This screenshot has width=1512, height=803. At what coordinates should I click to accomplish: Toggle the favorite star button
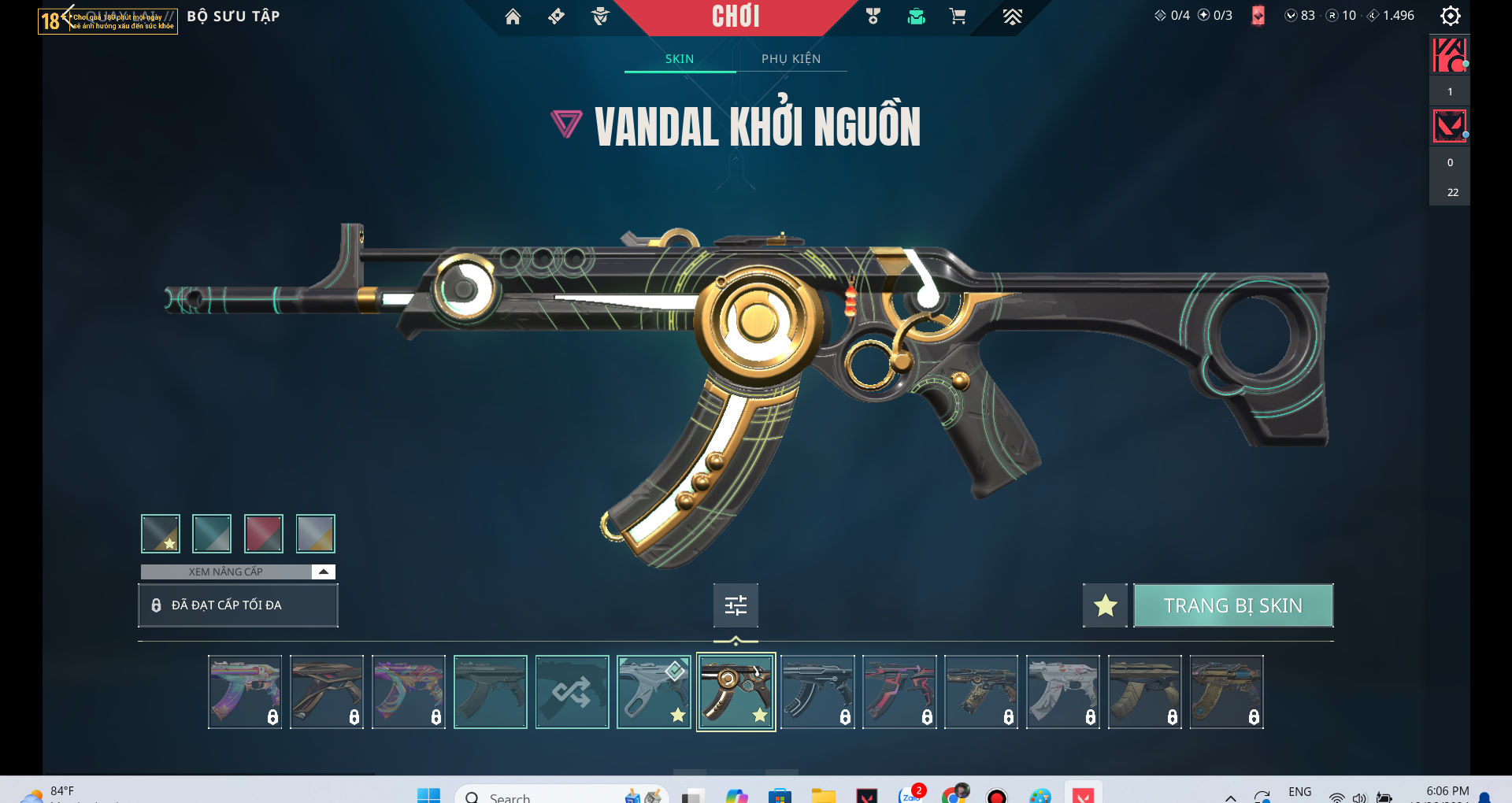[x=1105, y=605]
